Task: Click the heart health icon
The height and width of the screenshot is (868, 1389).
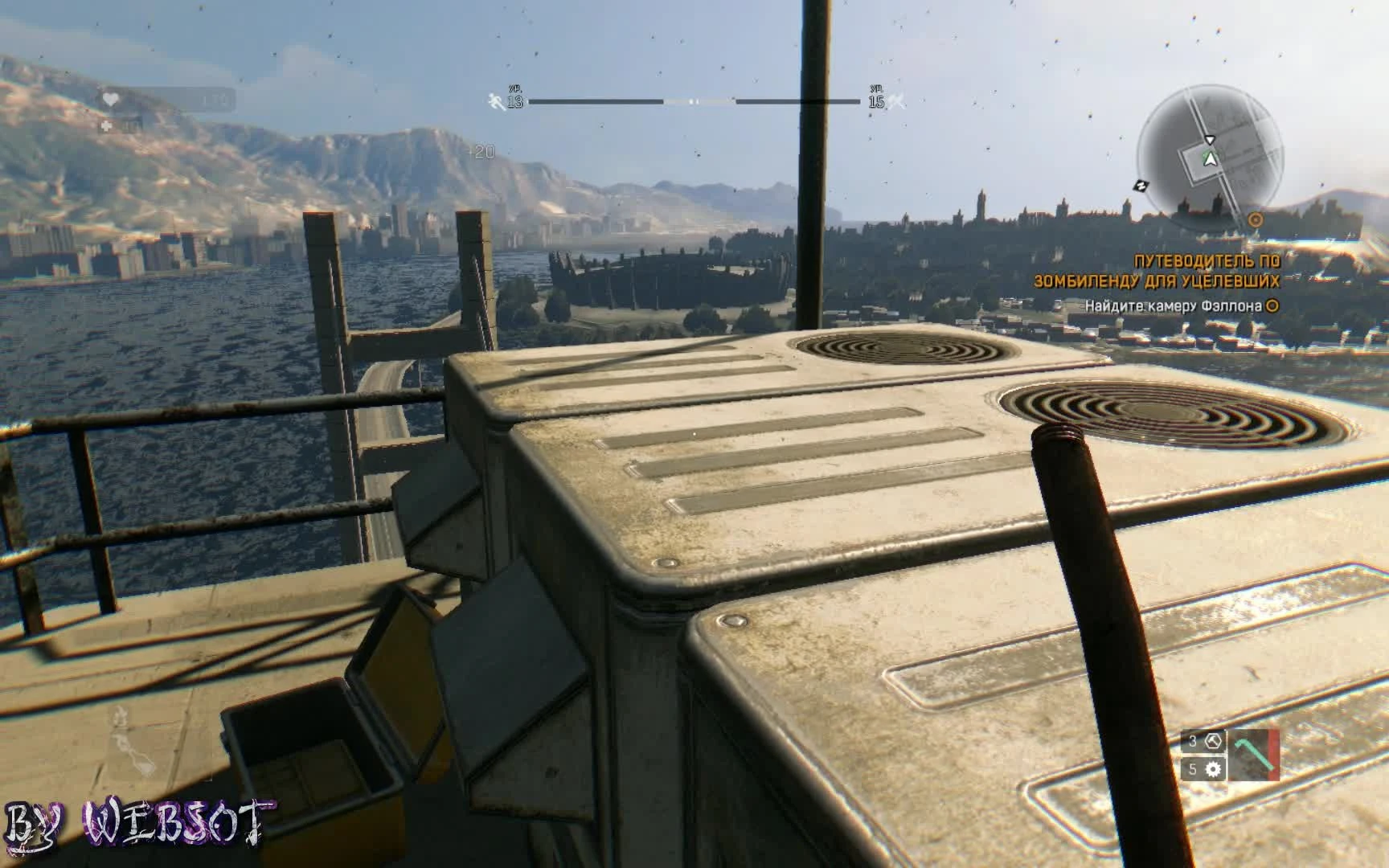Action: pos(110,99)
